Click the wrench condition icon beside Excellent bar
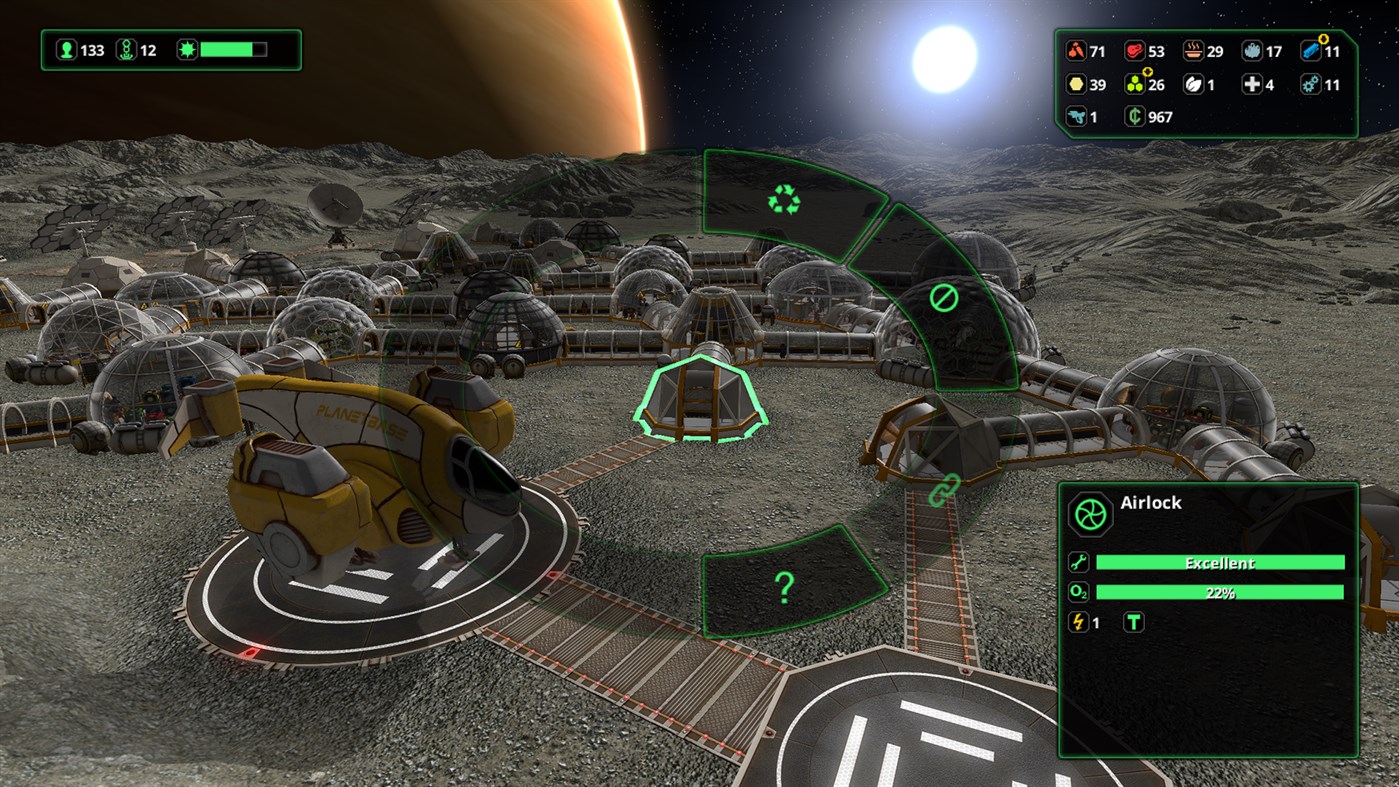 click(1078, 562)
